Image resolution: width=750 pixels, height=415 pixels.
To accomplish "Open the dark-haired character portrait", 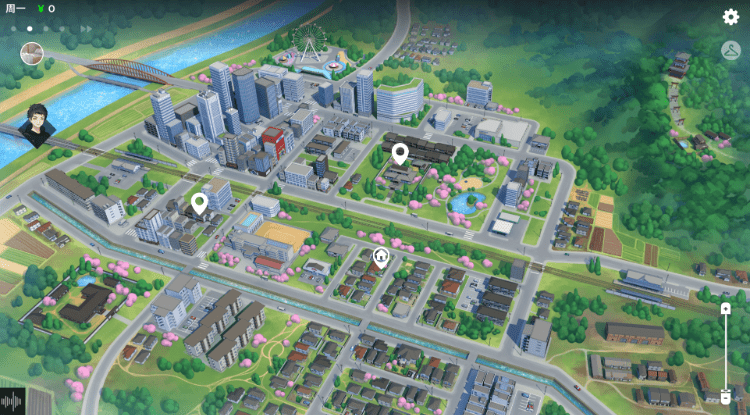I will (x=38, y=125).
